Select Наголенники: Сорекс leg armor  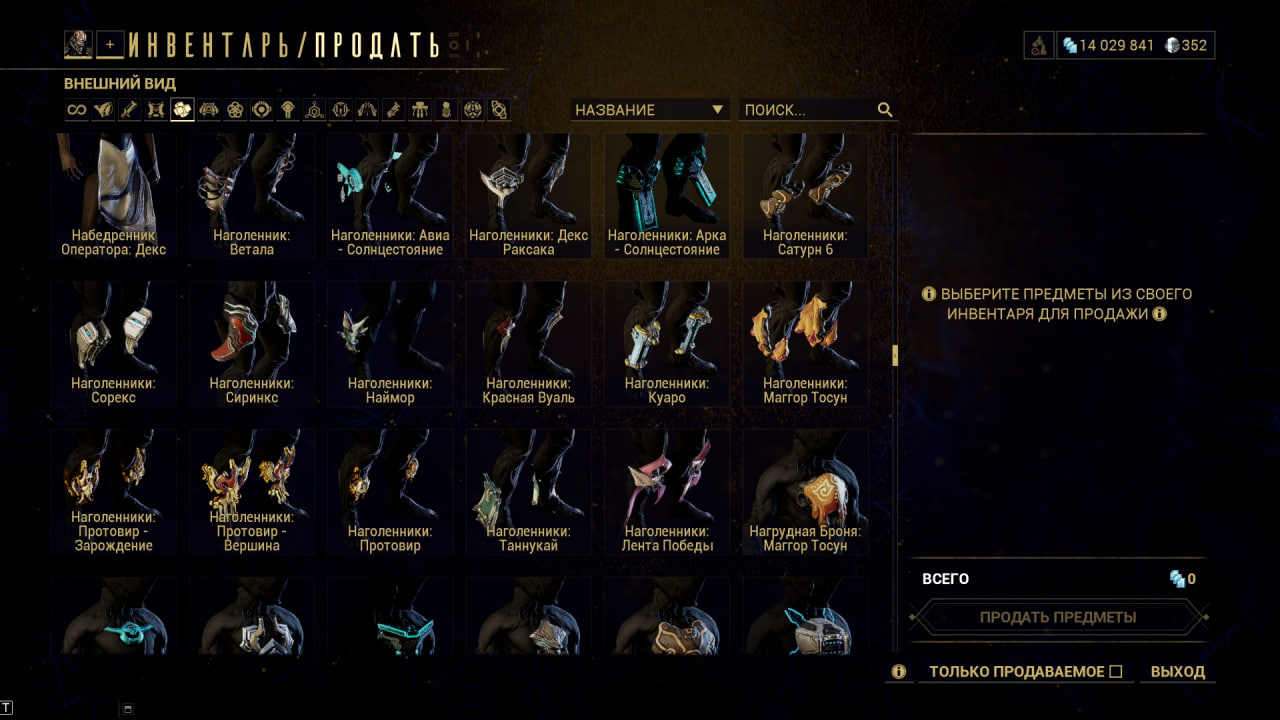tap(113, 343)
